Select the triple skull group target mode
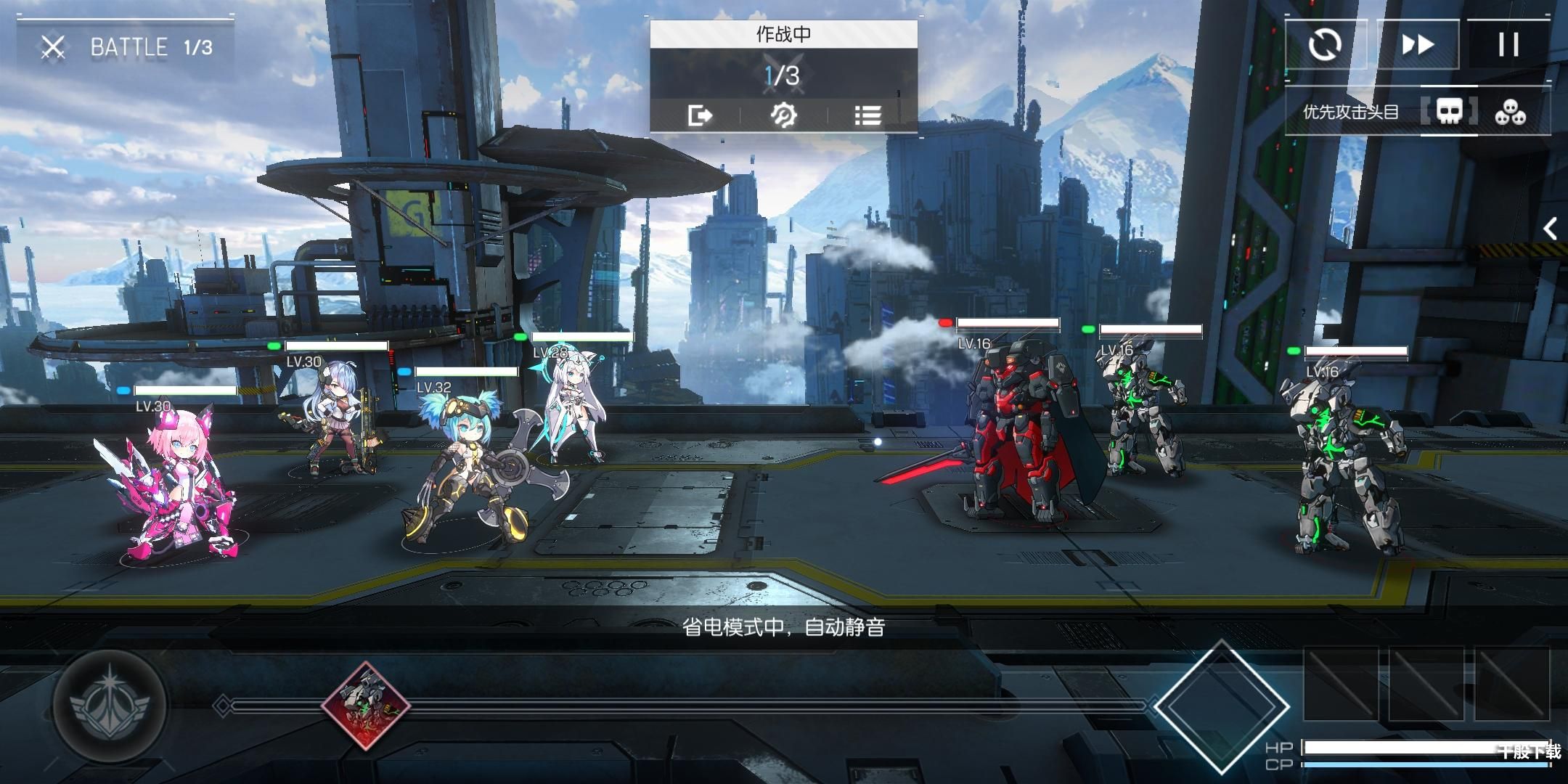Screen dimensions: 1568x784 click(x=1511, y=113)
